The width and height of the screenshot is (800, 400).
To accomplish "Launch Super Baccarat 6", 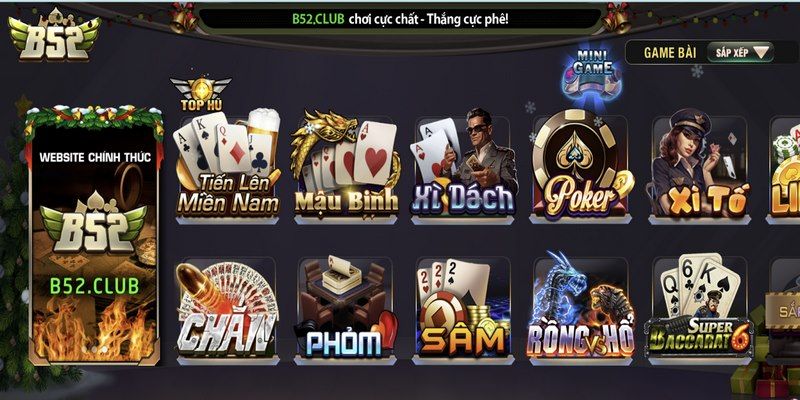I will [700, 308].
